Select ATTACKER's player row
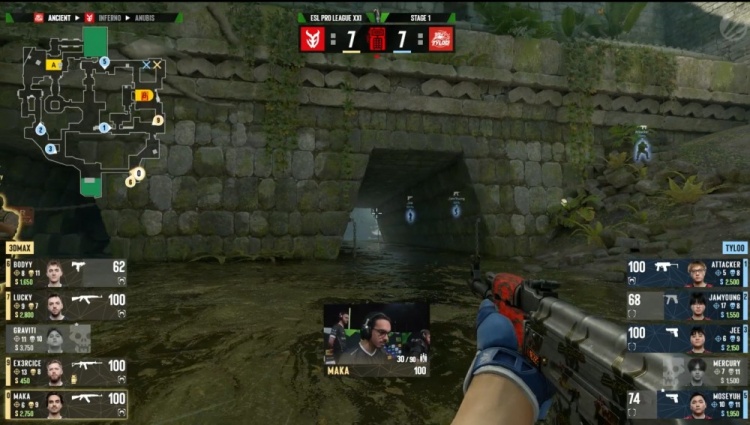Viewport: 750px width, 425px height. coord(687,273)
